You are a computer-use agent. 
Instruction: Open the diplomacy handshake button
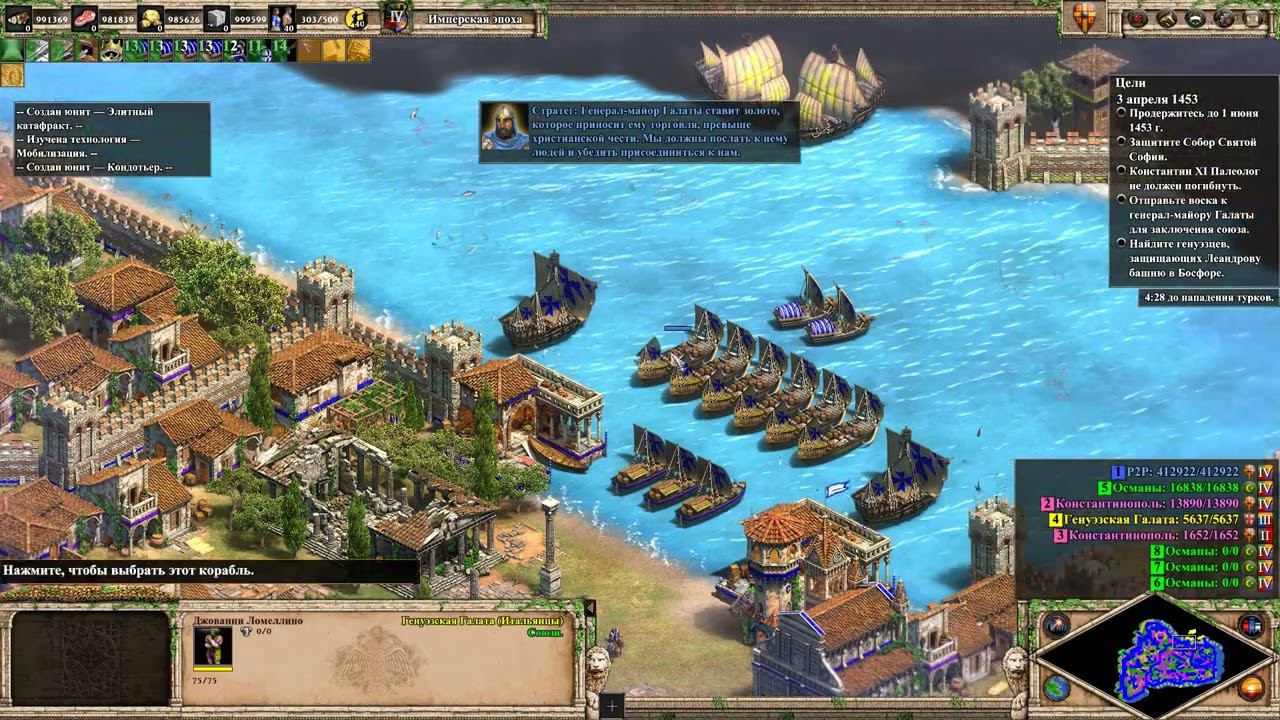1195,18
